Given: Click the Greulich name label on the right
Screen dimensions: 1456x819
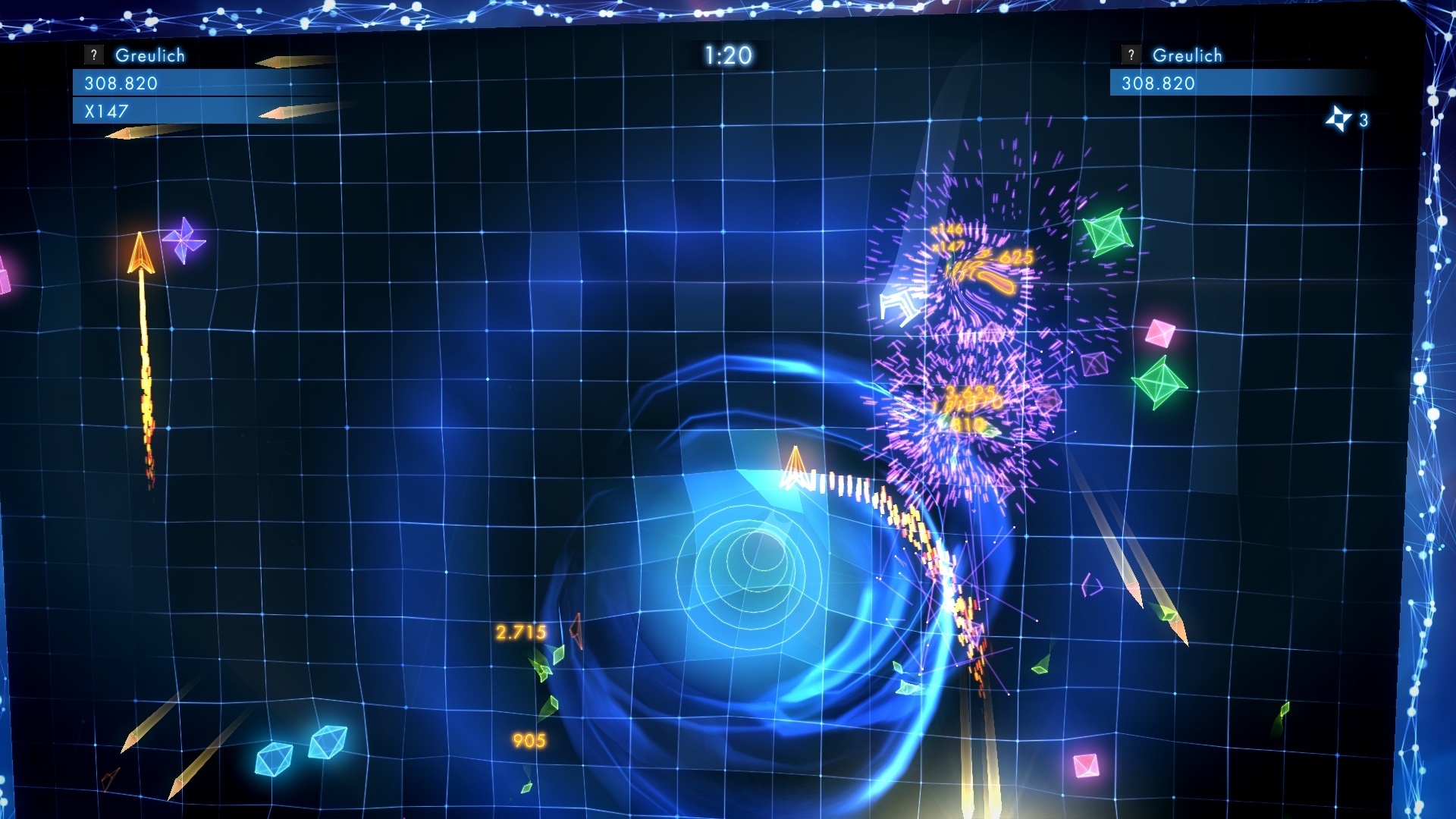Looking at the screenshot, I should 1188,55.
